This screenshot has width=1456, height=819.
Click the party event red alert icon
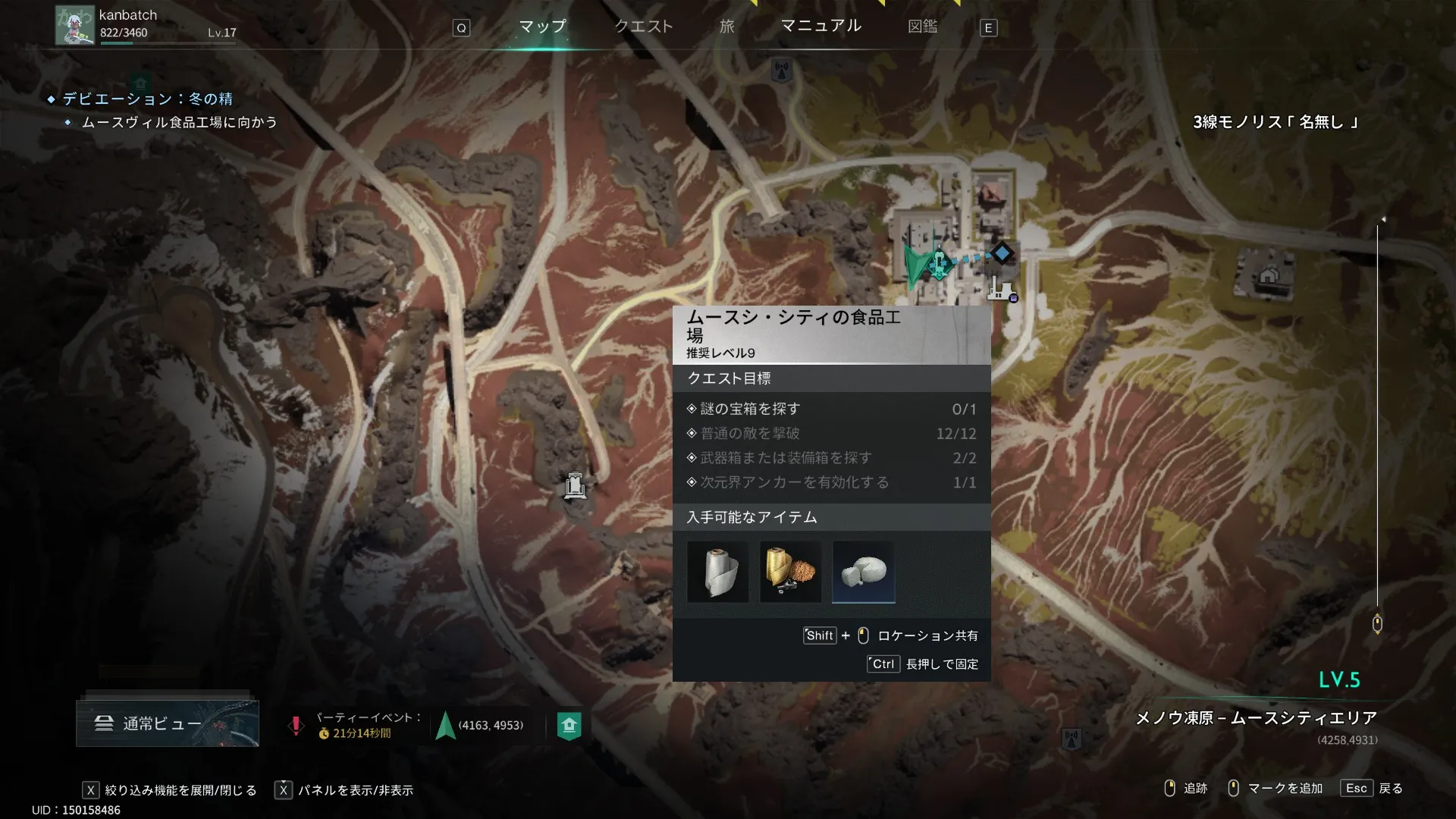click(x=296, y=725)
